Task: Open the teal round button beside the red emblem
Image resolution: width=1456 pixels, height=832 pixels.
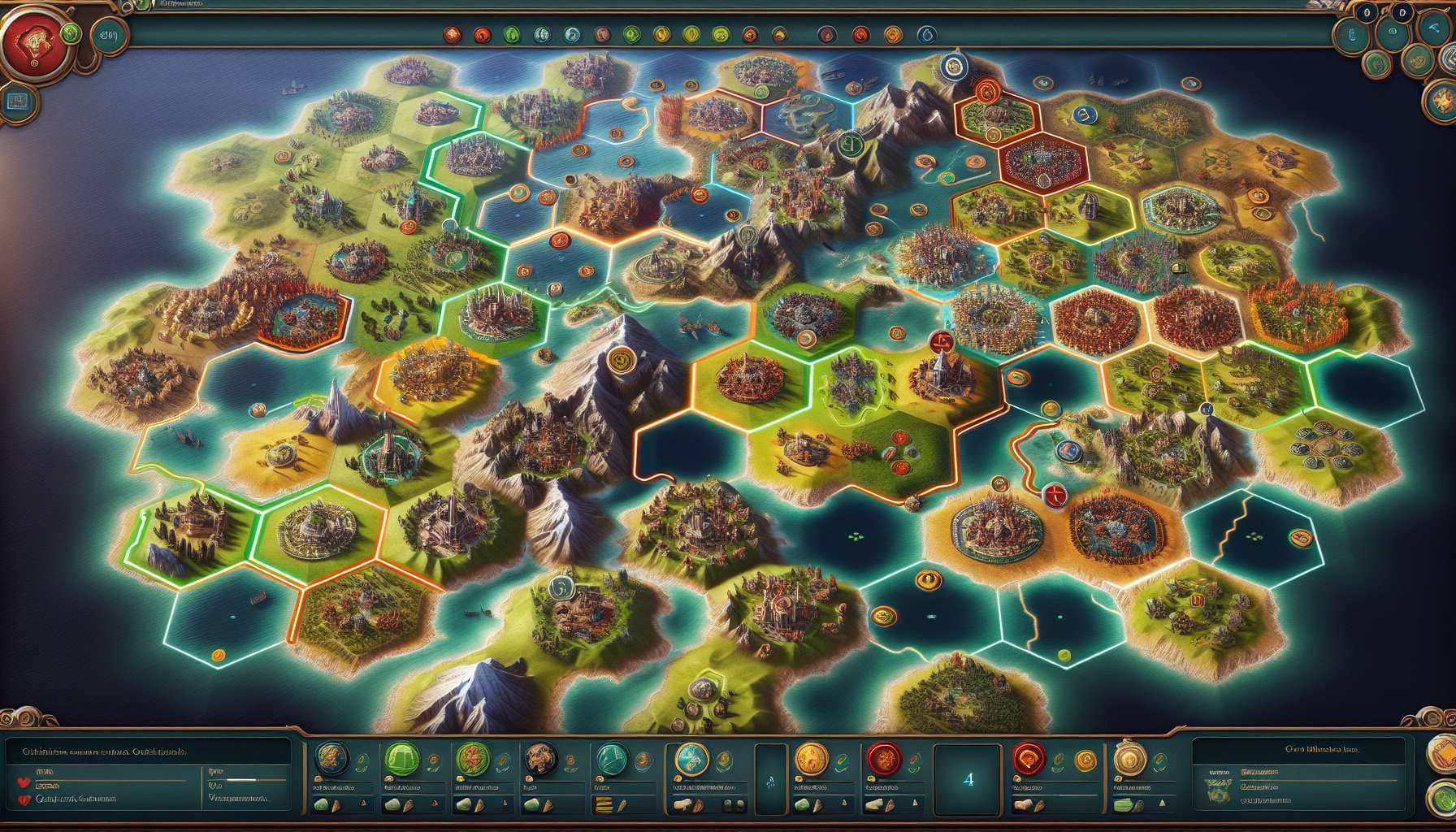Action: [x=106, y=35]
